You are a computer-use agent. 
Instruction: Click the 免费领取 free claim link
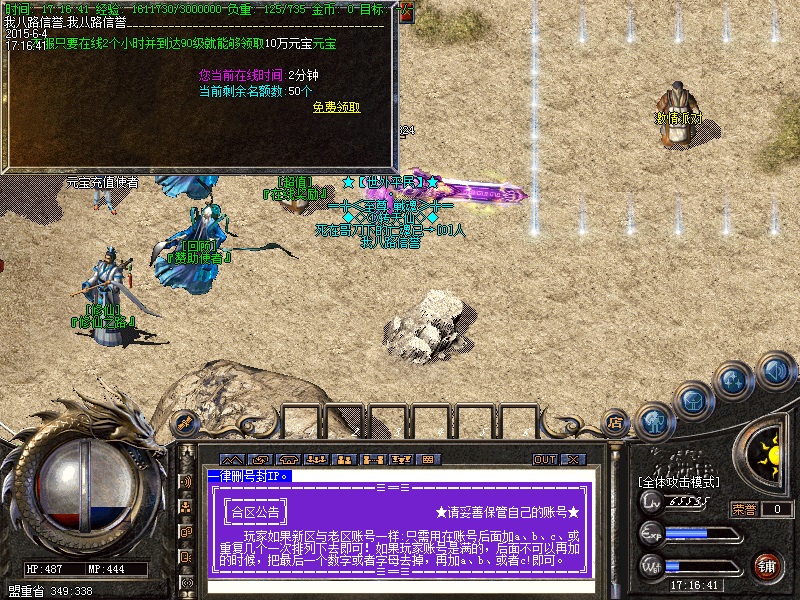coord(336,108)
